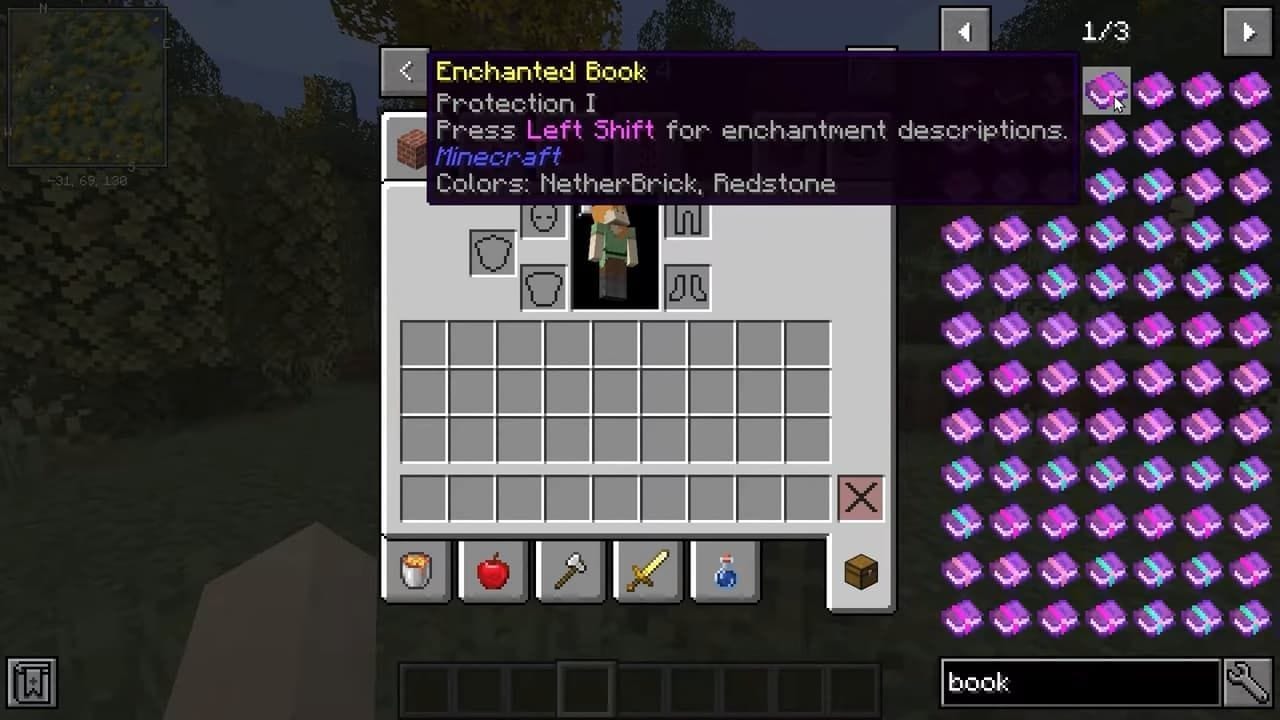
Task: Toggle the chest tab beside the inventory
Action: [x=860, y=570]
